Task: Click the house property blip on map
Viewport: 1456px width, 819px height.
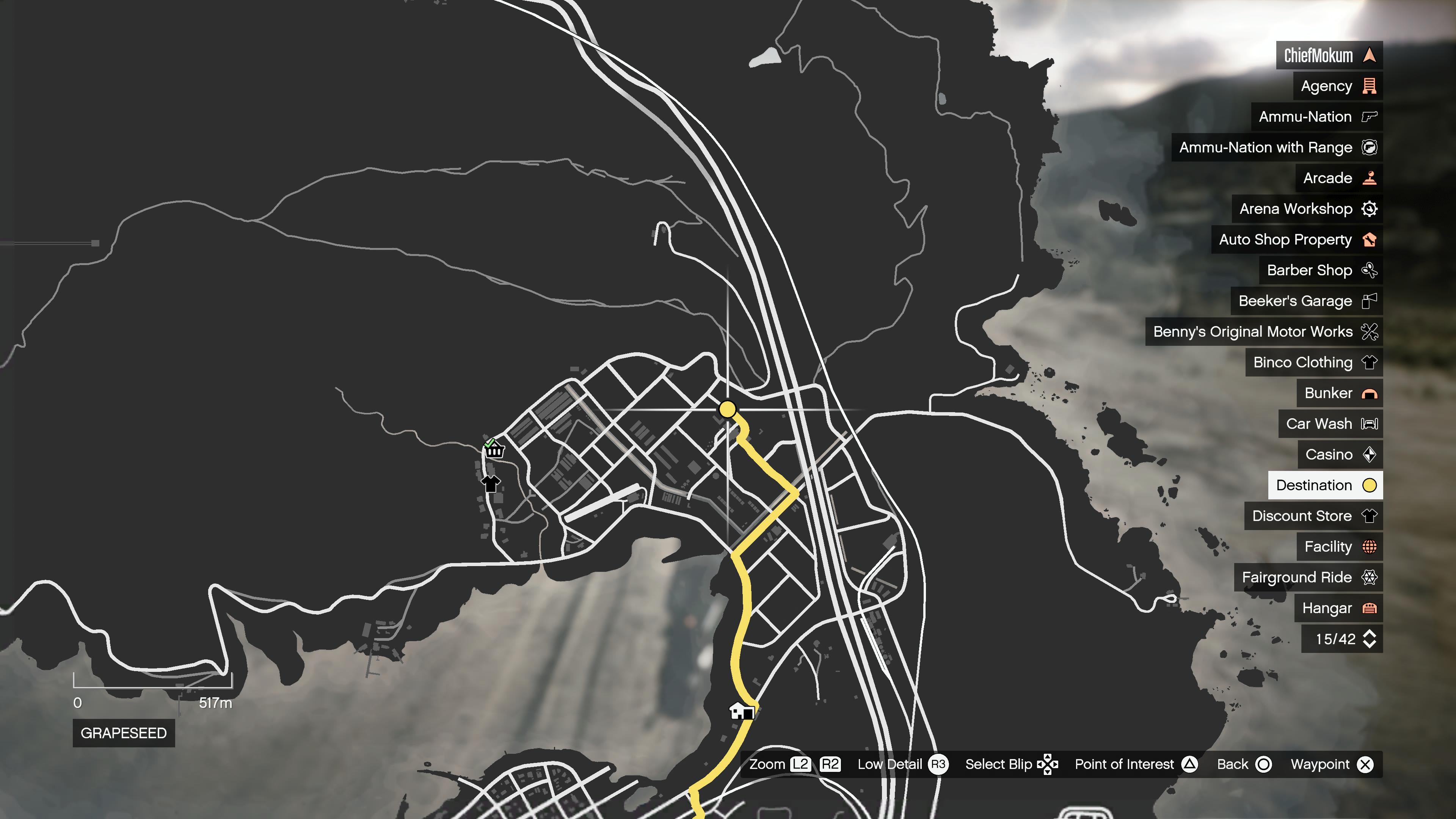Action: [741, 711]
